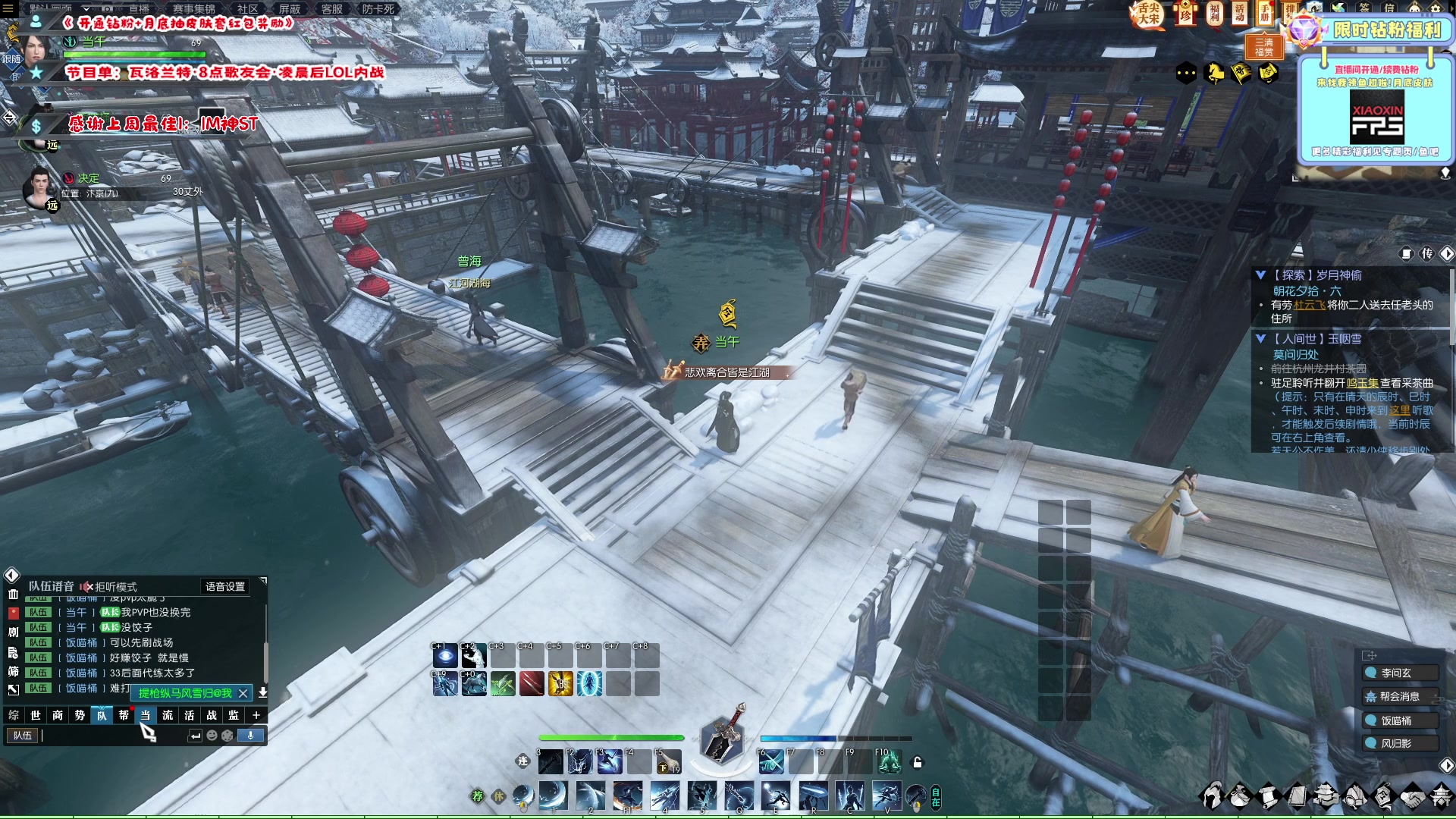
Task: Open the 帮会消息 guild messages entry
Action: click(1400, 696)
